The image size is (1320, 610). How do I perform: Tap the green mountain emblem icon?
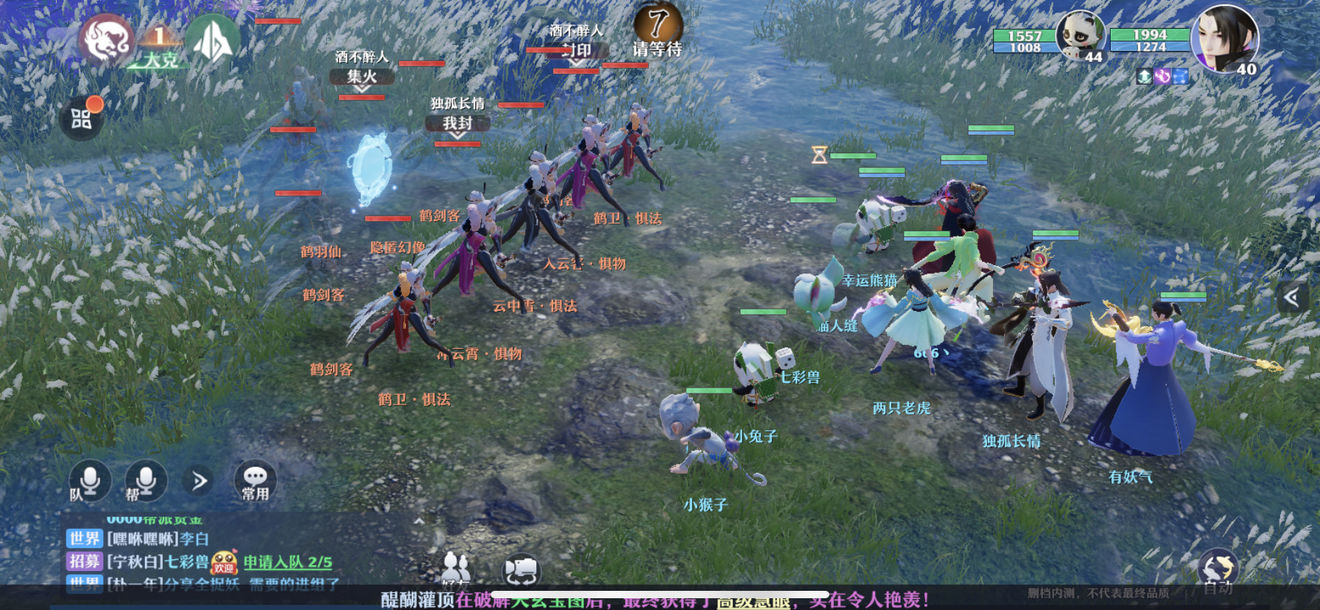pos(212,40)
